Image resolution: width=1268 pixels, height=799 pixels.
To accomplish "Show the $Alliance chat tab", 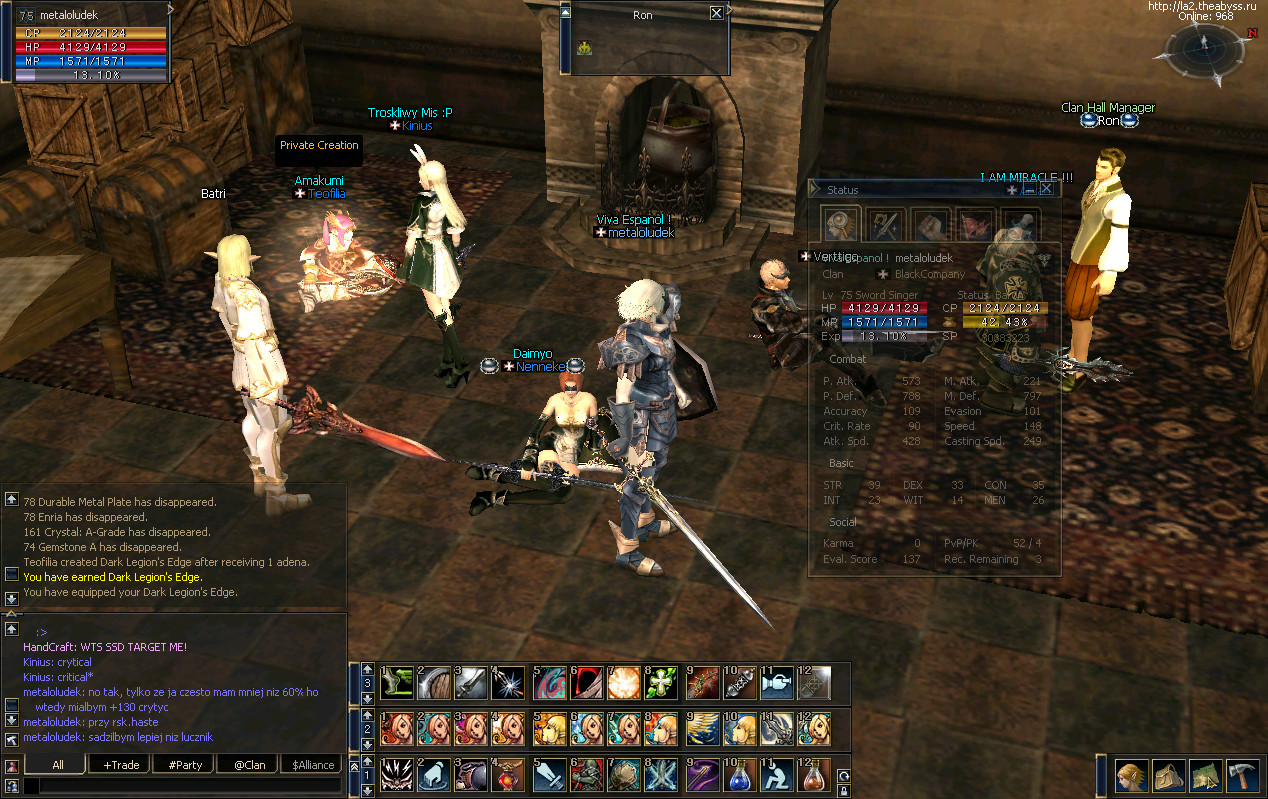I will pyautogui.click(x=313, y=765).
